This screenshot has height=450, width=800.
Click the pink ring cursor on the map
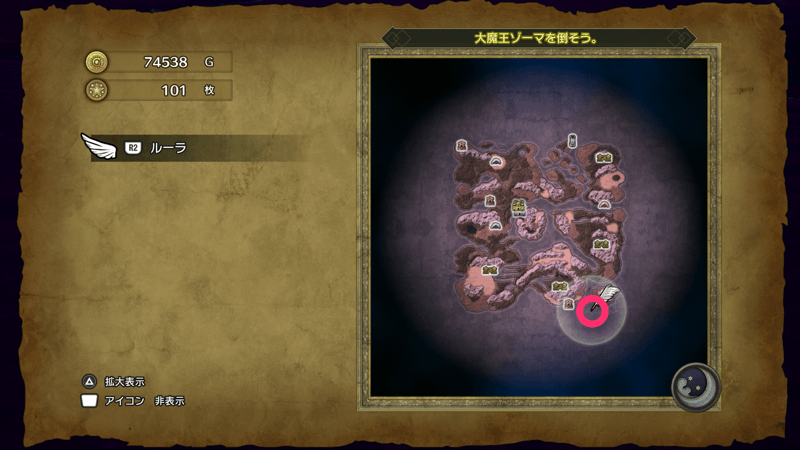point(592,311)
